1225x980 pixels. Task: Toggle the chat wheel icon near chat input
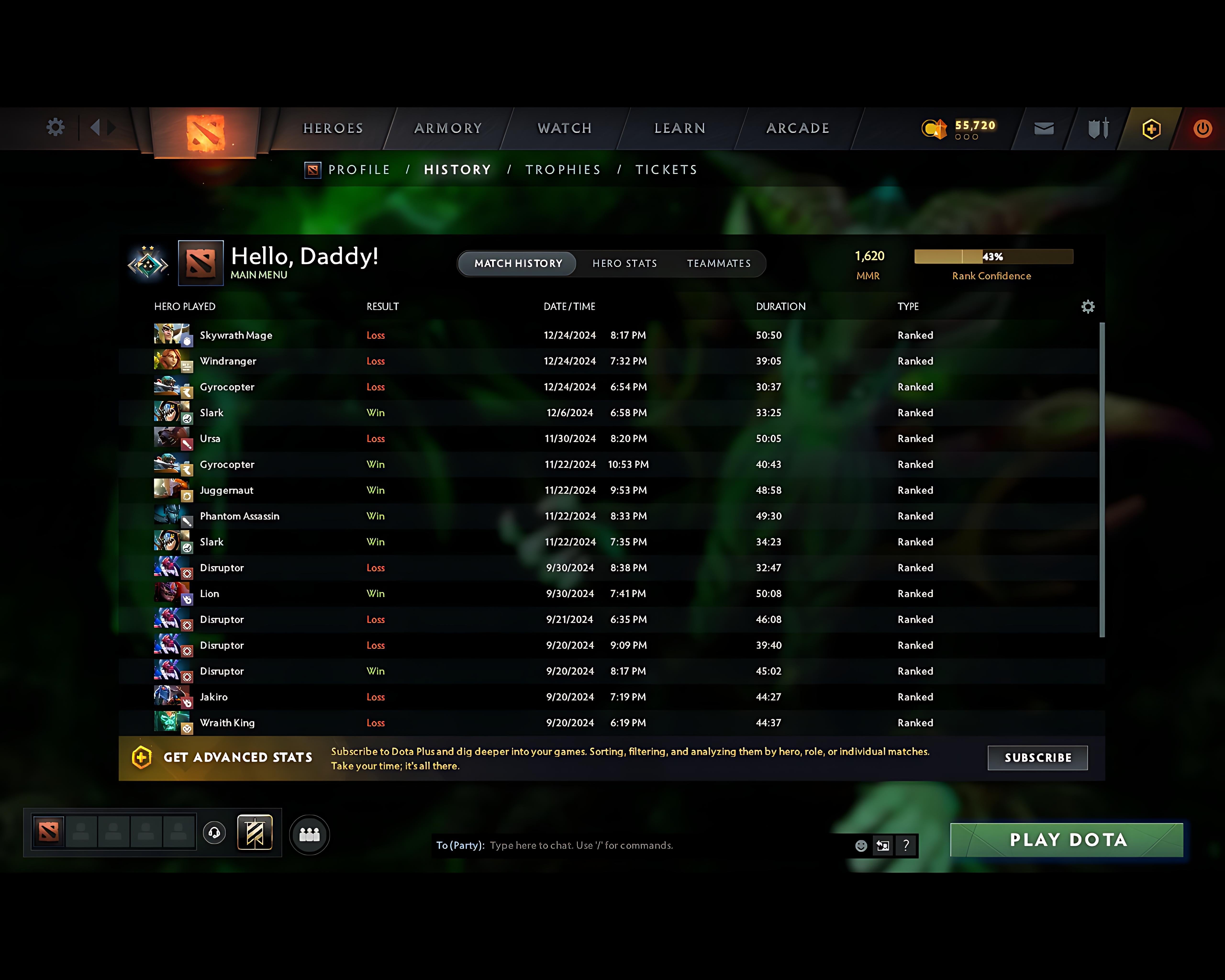pos(882,845)
